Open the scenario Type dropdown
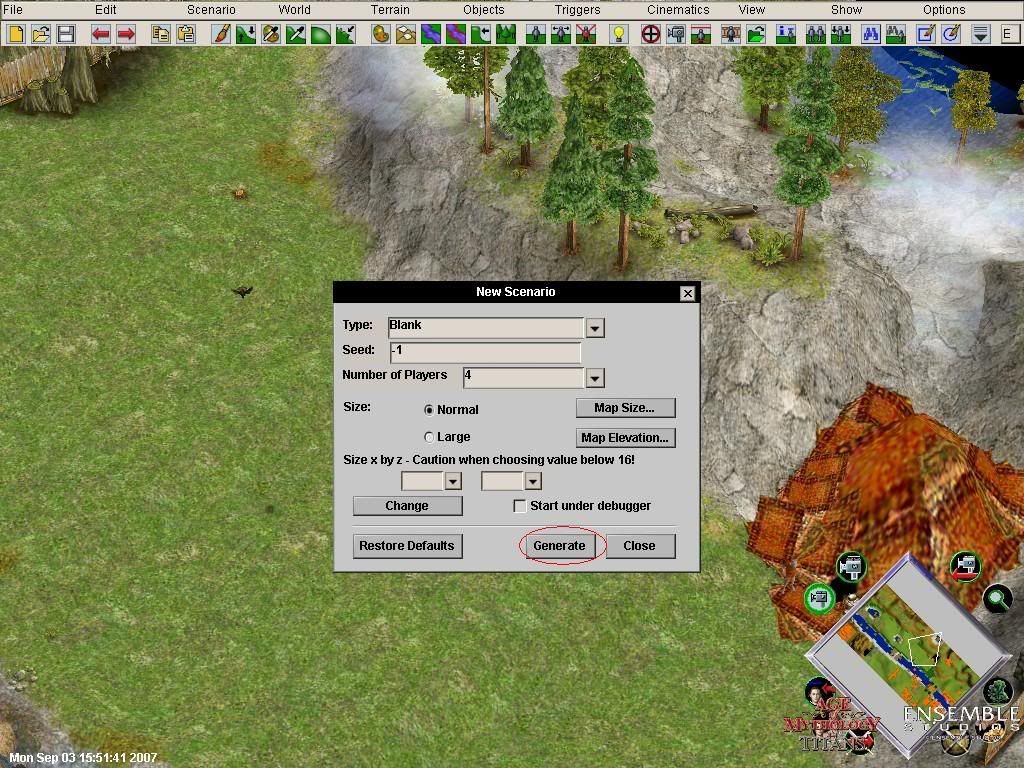This screenshot has width=1024, height=768. 595,328
